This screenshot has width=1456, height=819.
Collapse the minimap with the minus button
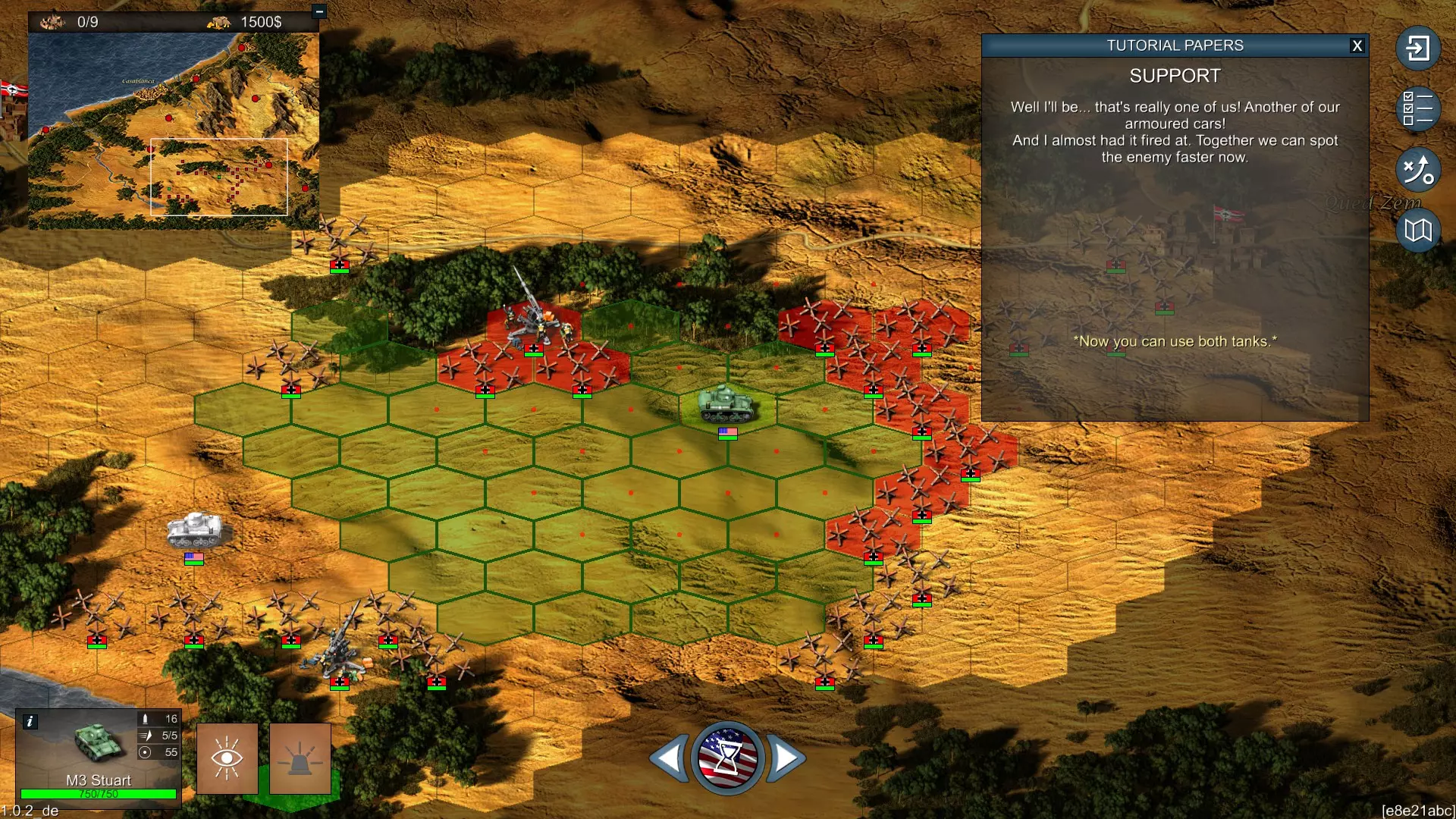pos(319,11)
